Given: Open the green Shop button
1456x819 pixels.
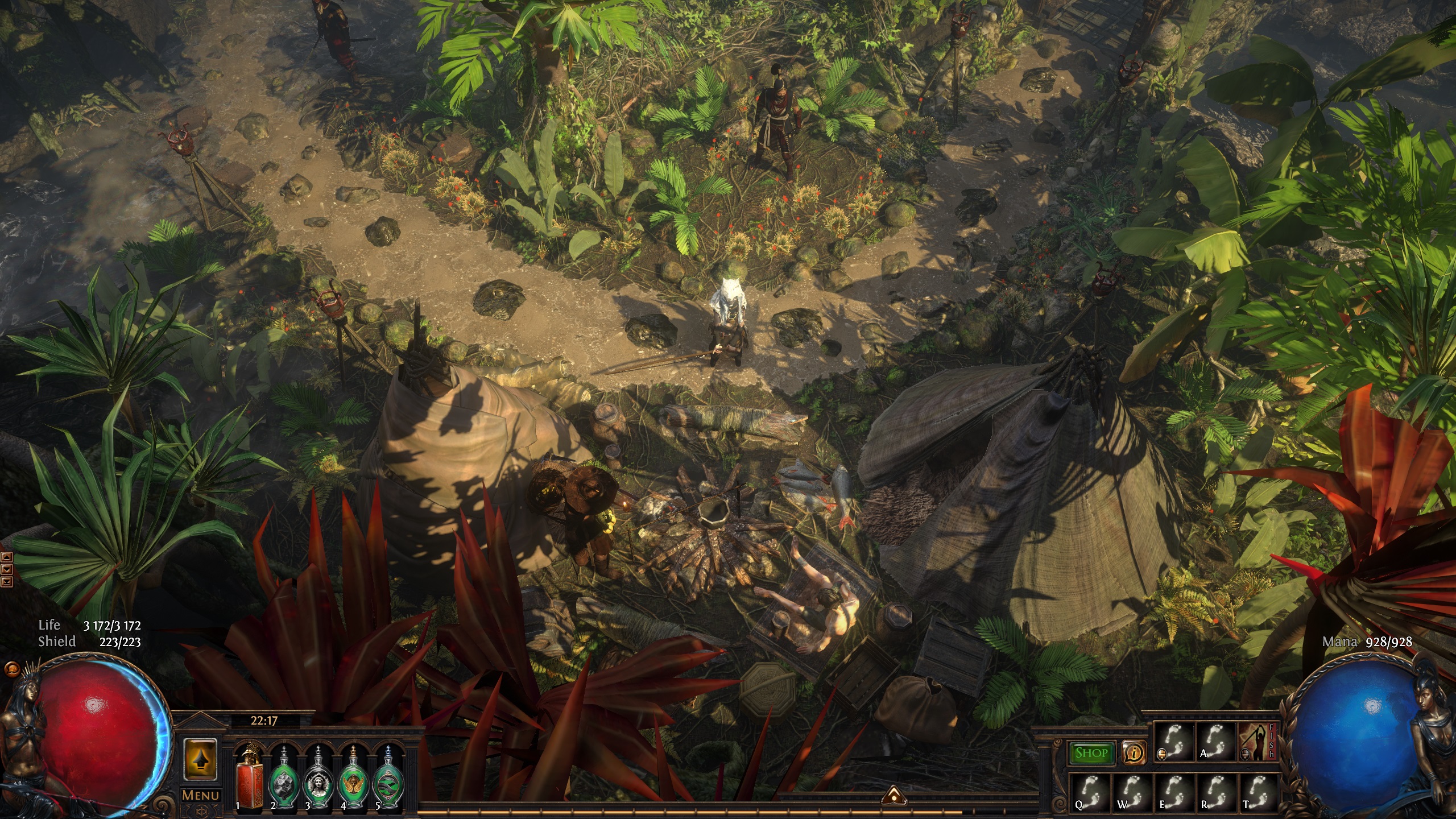Looking at the screenshot, I should click(1091, 753).
